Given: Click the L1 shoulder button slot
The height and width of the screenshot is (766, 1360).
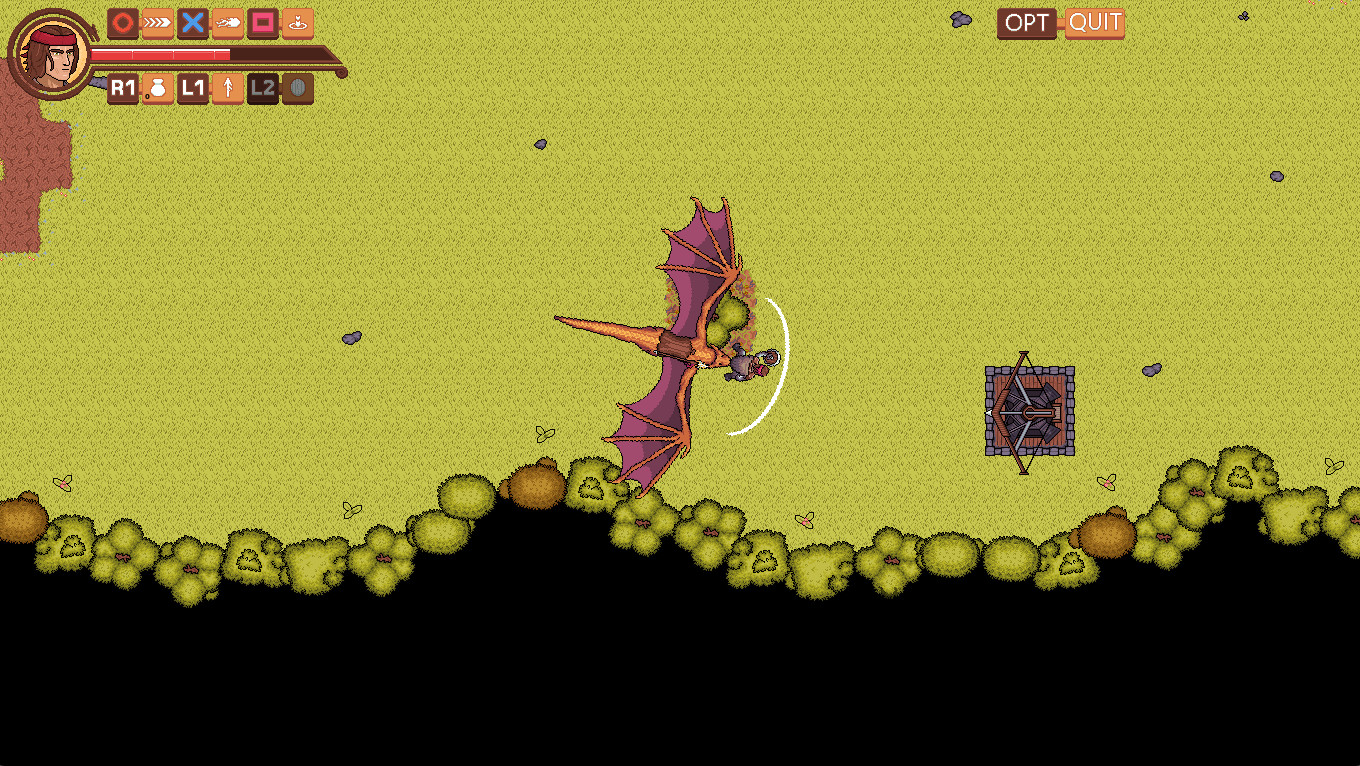Looking at the screenshot, I should click(192, 89).
